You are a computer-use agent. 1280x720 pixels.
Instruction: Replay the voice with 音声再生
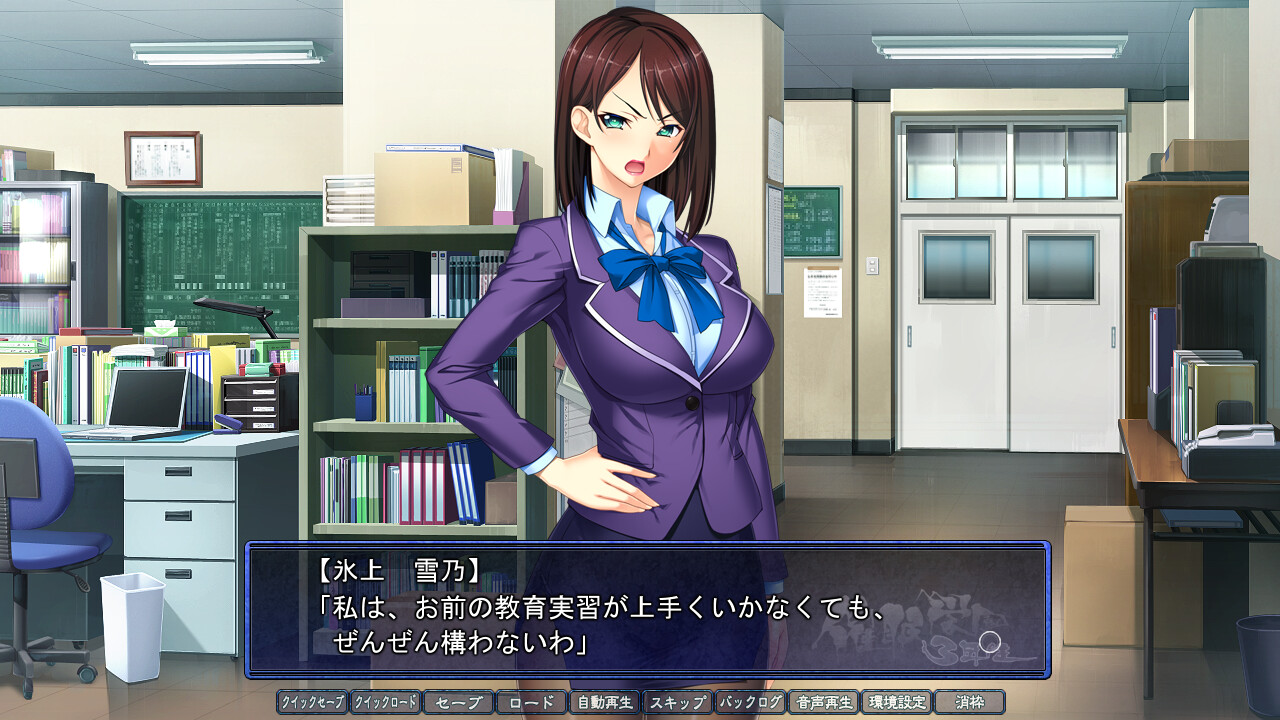823,702
